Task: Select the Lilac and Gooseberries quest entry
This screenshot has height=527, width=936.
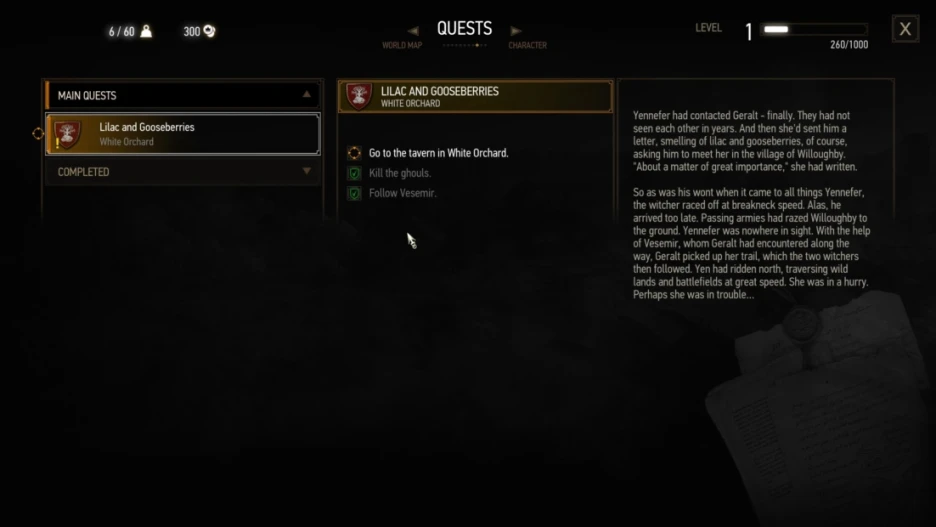Action: 183,134
